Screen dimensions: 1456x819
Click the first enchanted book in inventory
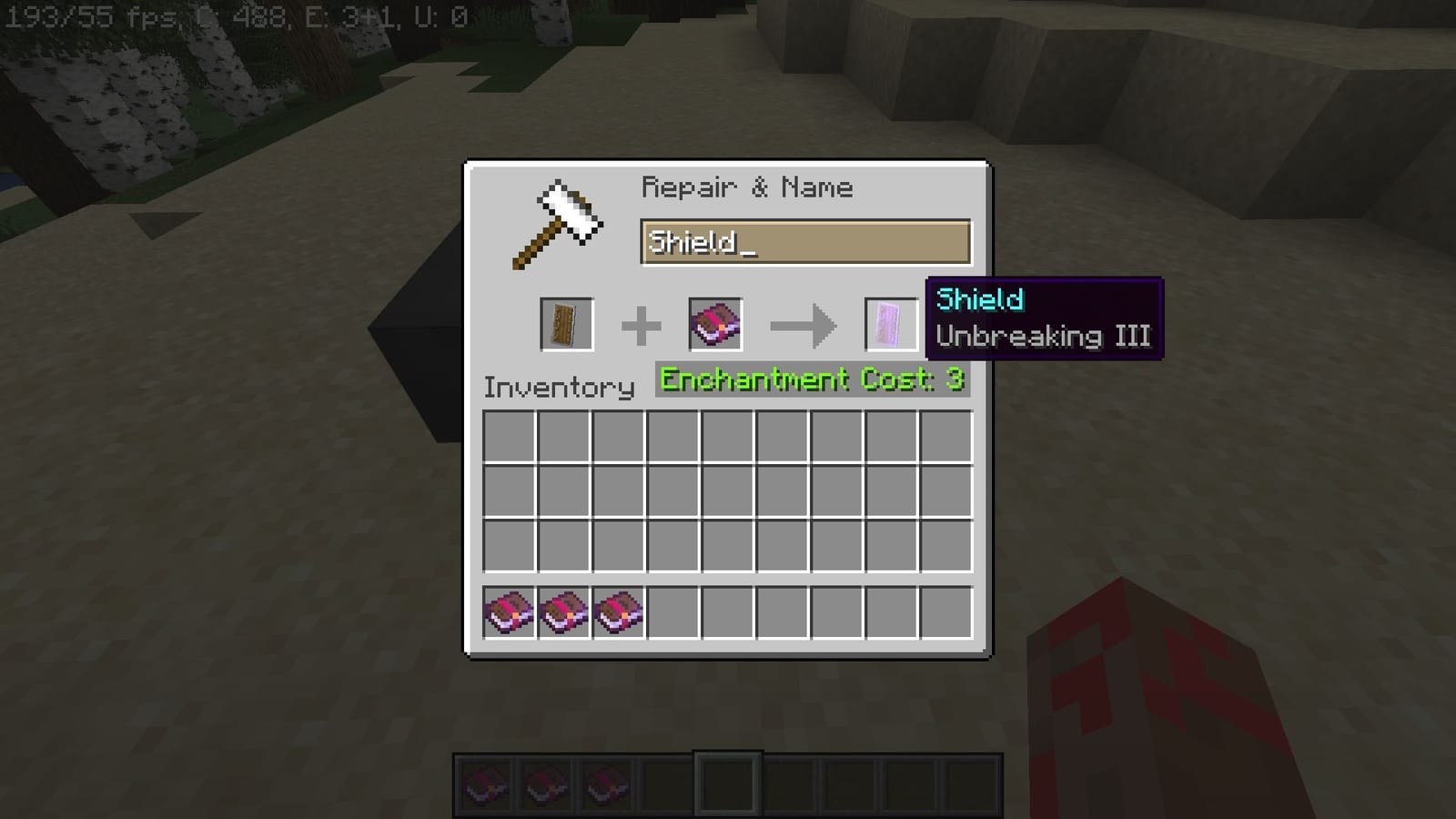[x=510, y=612]
